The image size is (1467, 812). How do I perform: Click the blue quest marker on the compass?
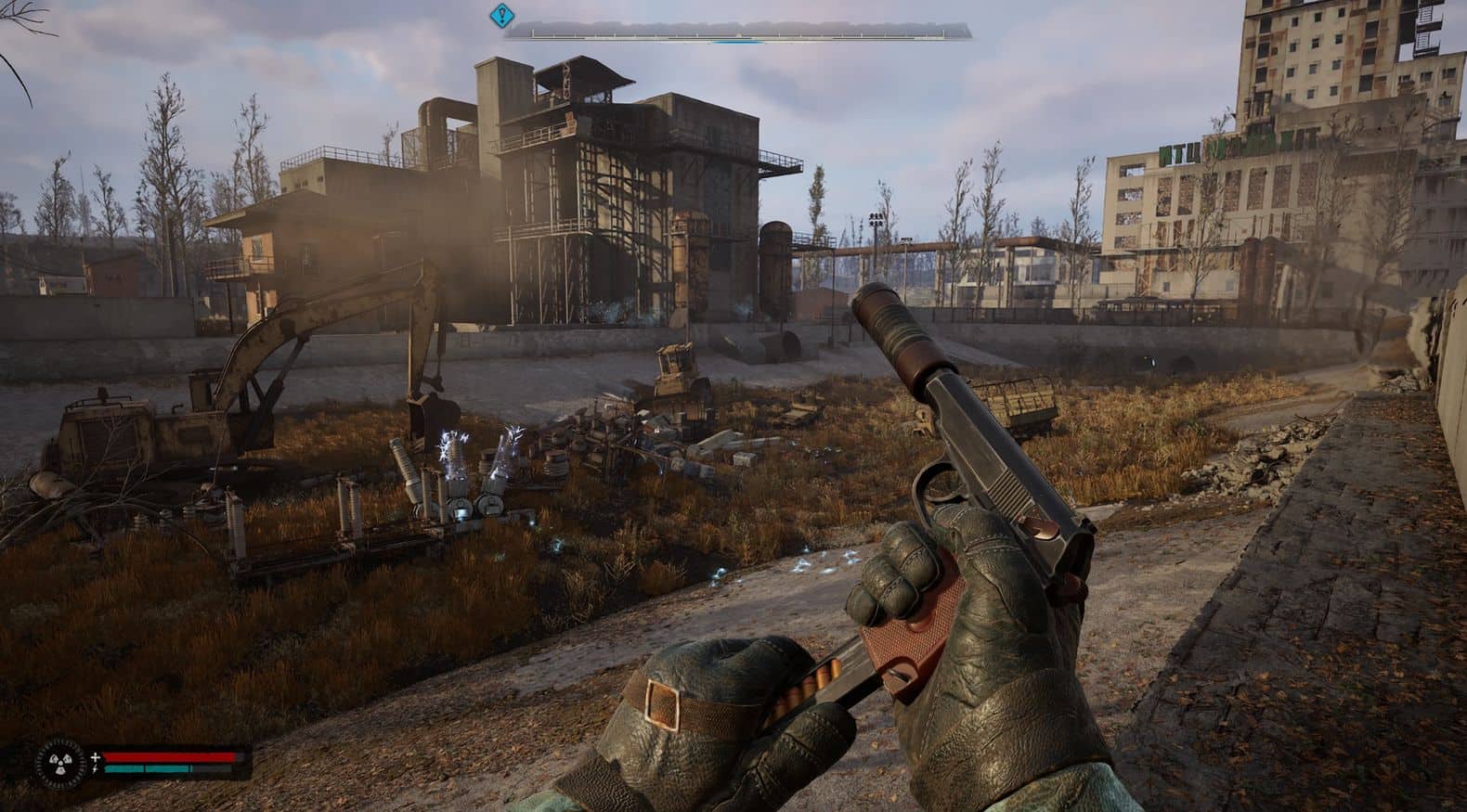tap(502, 14)
